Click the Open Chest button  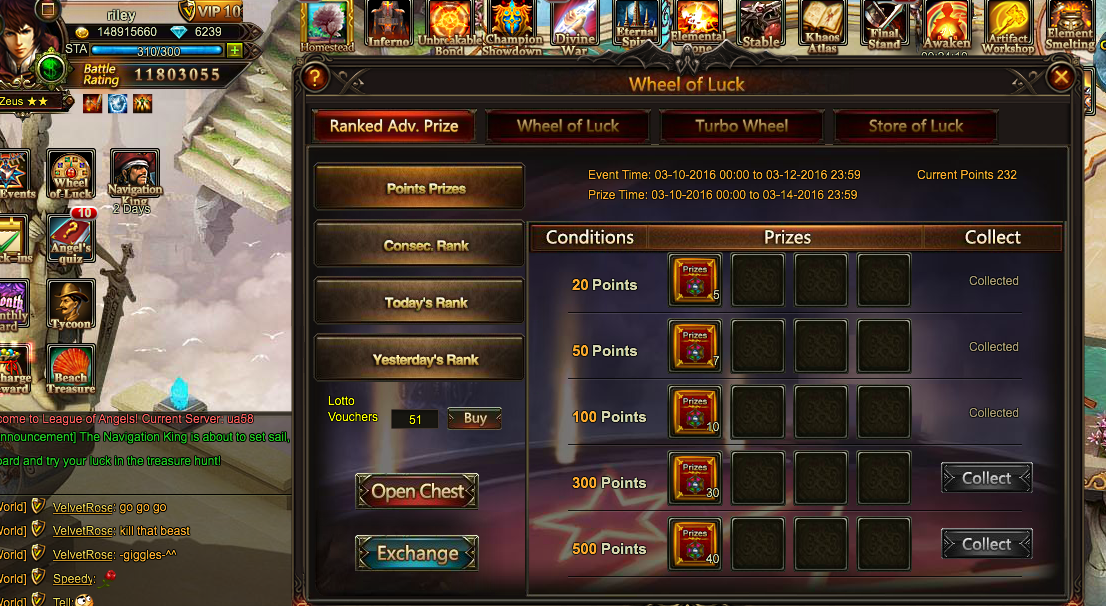[x=417, y=491]
